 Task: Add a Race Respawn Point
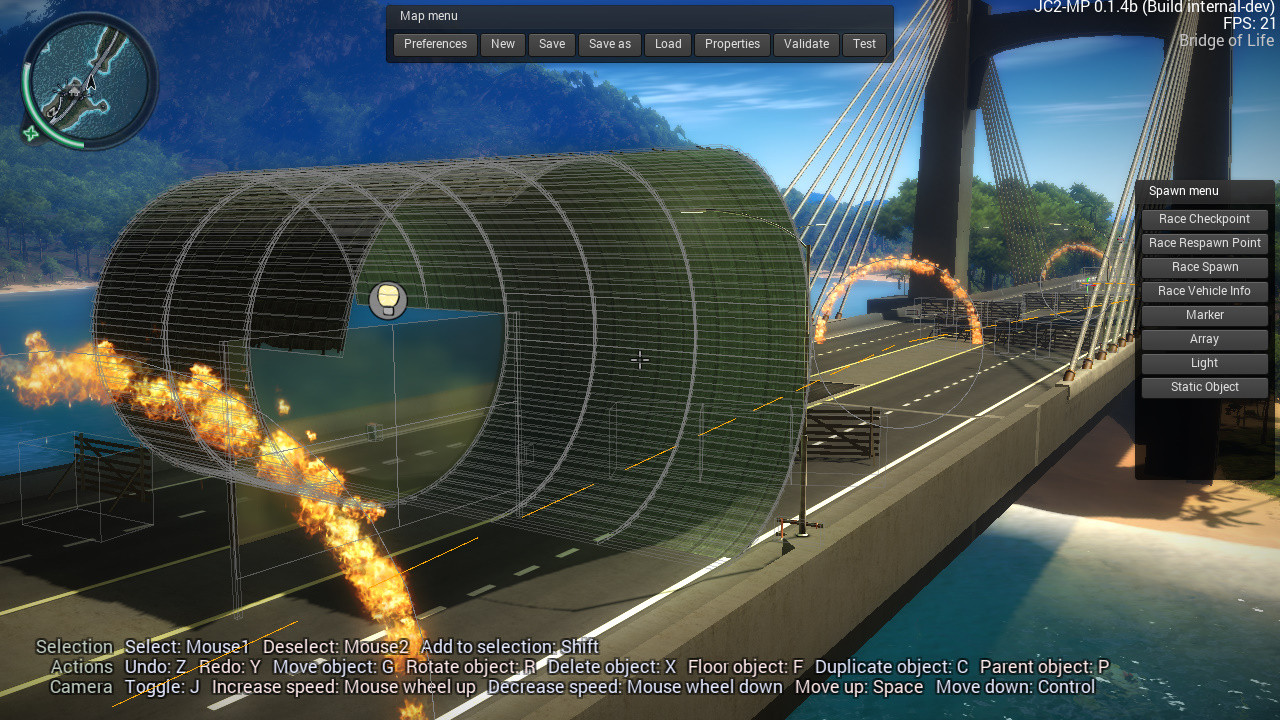click(x=1204, y=243)
